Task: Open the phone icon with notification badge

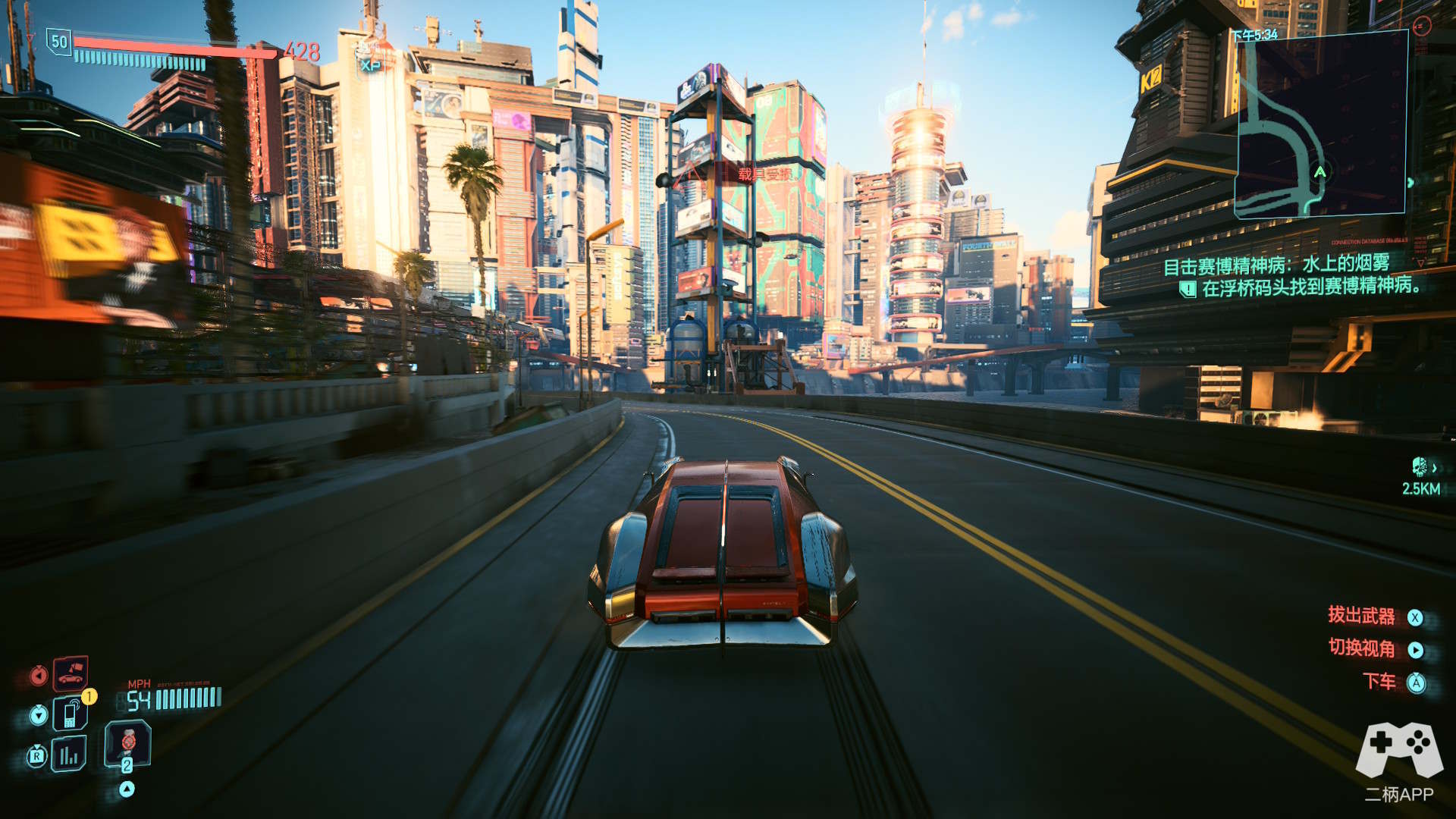Action: point(71,714)
